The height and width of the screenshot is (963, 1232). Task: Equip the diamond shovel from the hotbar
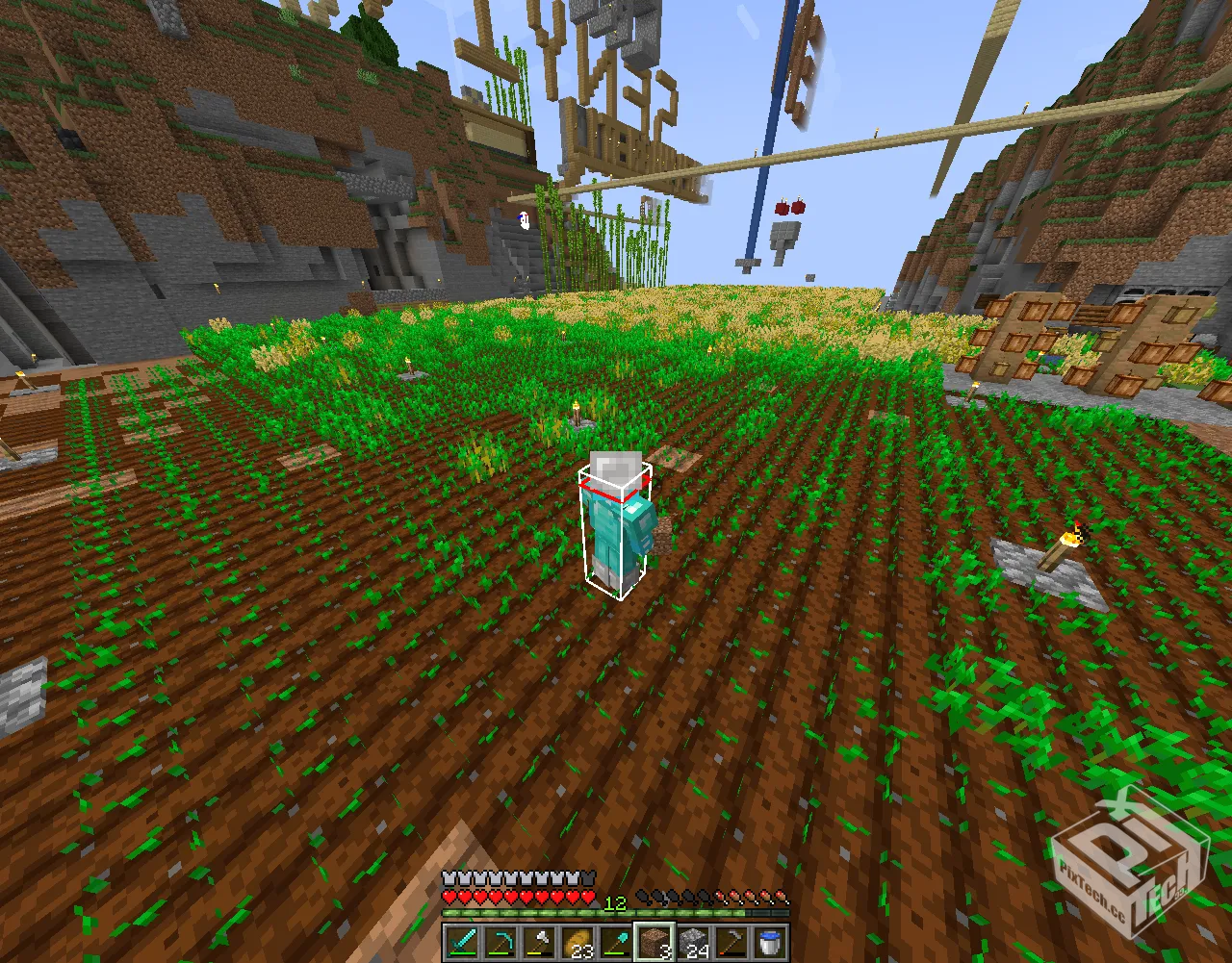click(615, 943)
